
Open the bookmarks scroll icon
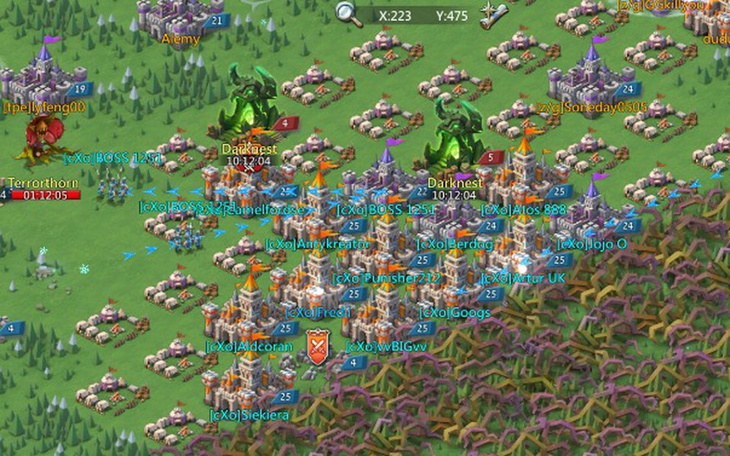pos(493,15)
